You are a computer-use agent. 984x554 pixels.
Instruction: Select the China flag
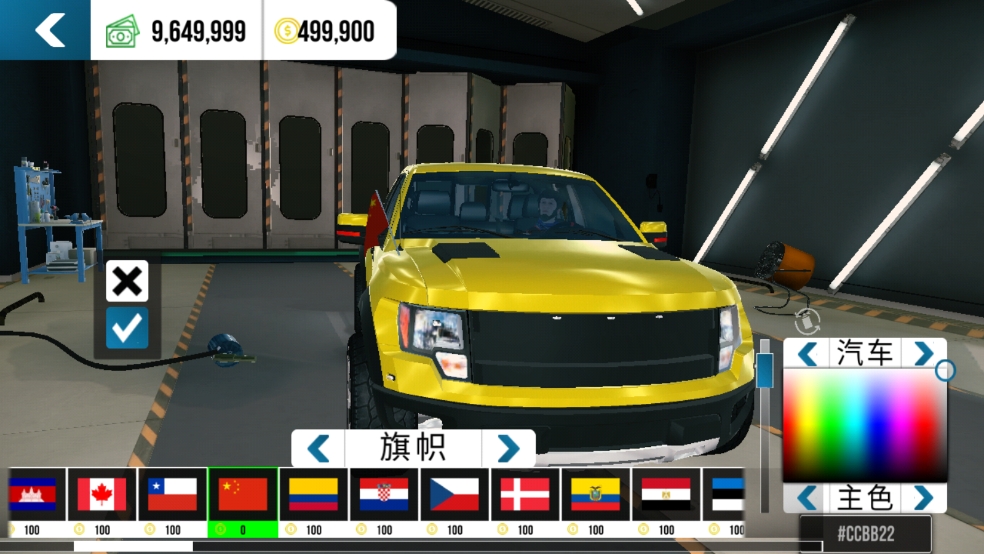(x=243, y=494)
